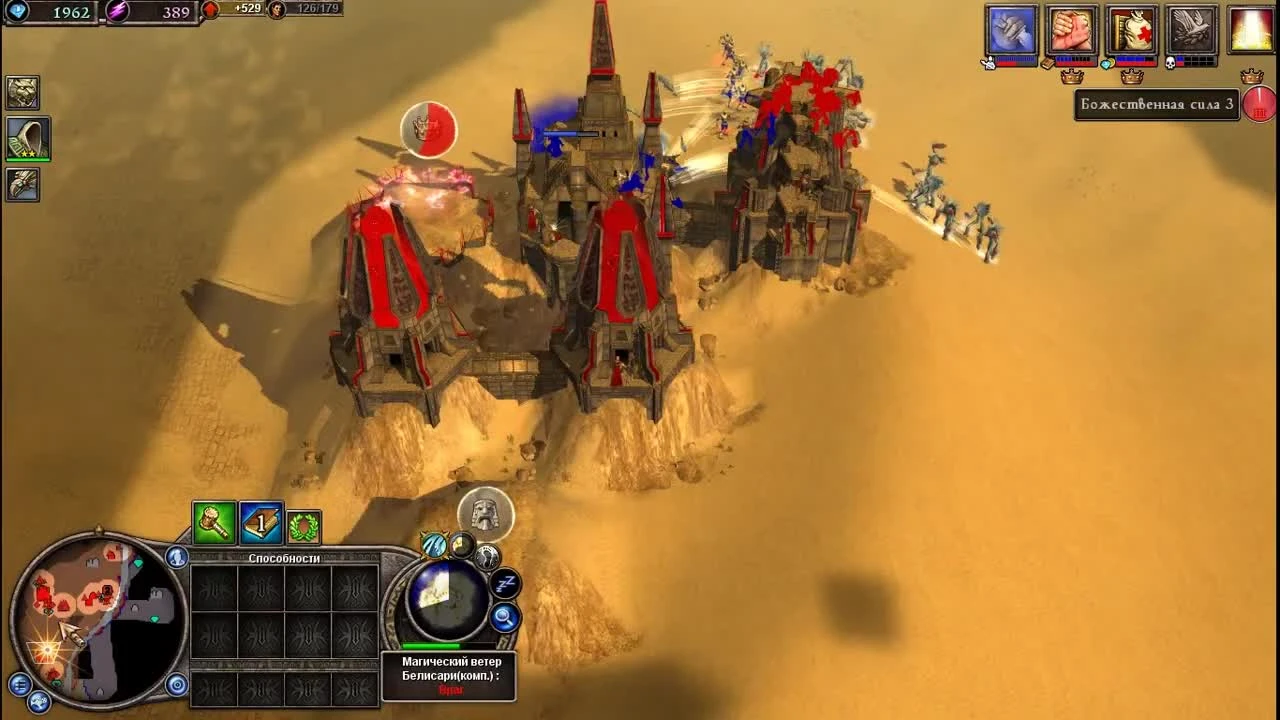
Task: Select the dove divine power icon
Action: click(x=1192, y=28)
